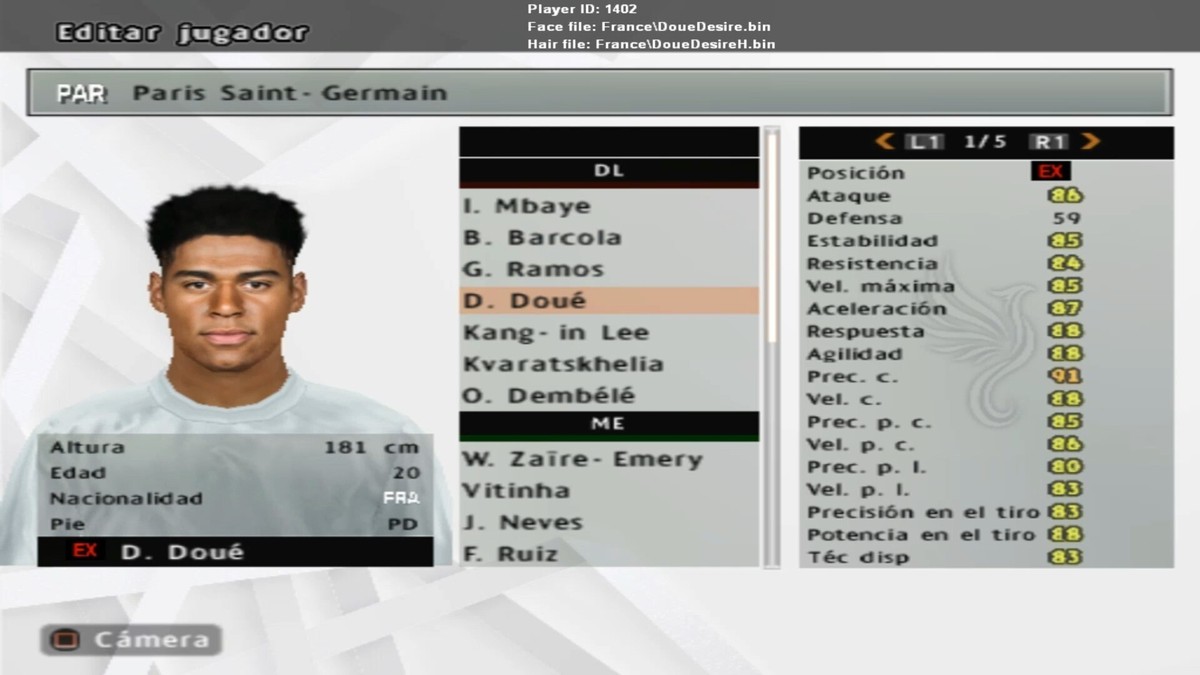Go to next stats page arrow
Screen dimensions: 1200x675
pyautogui.click(x=1090, y=142)
